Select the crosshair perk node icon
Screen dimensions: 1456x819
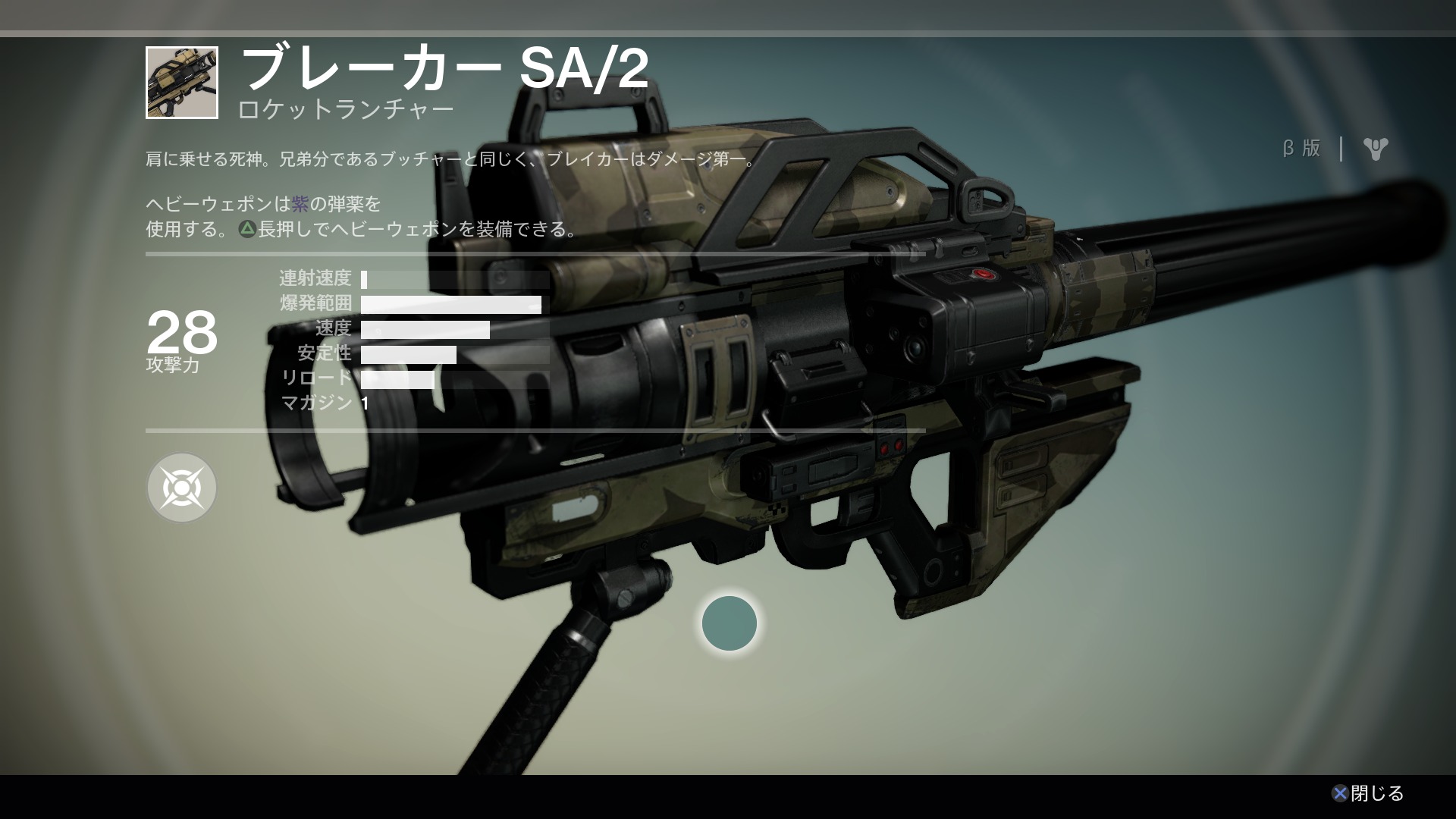[x=181, y=488]
